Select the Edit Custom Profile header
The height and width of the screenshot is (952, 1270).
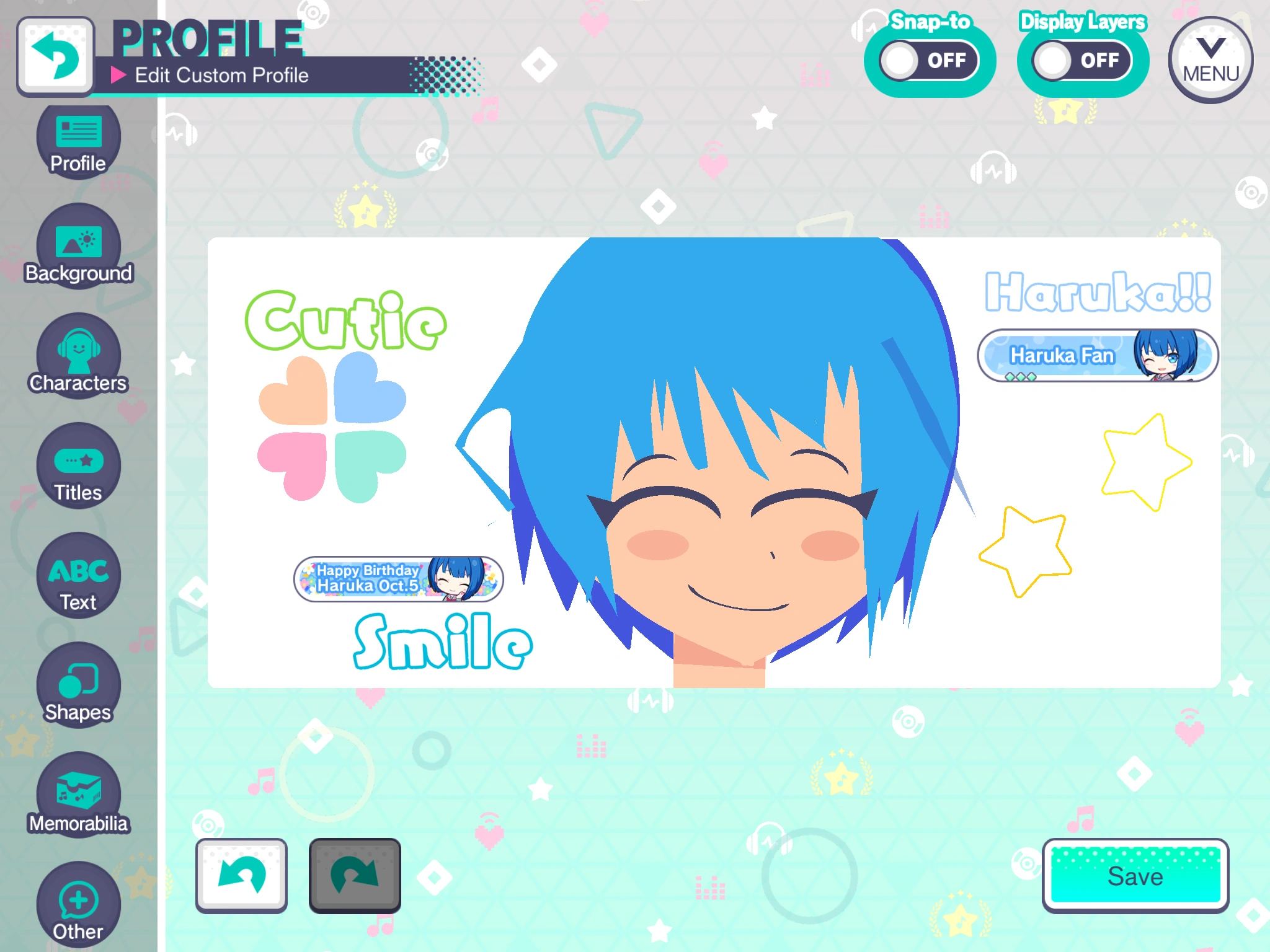[222, 76]
